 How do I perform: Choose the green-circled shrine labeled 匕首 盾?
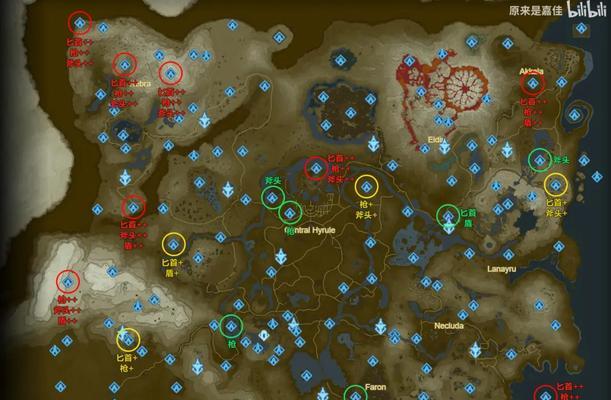(449, 215)
